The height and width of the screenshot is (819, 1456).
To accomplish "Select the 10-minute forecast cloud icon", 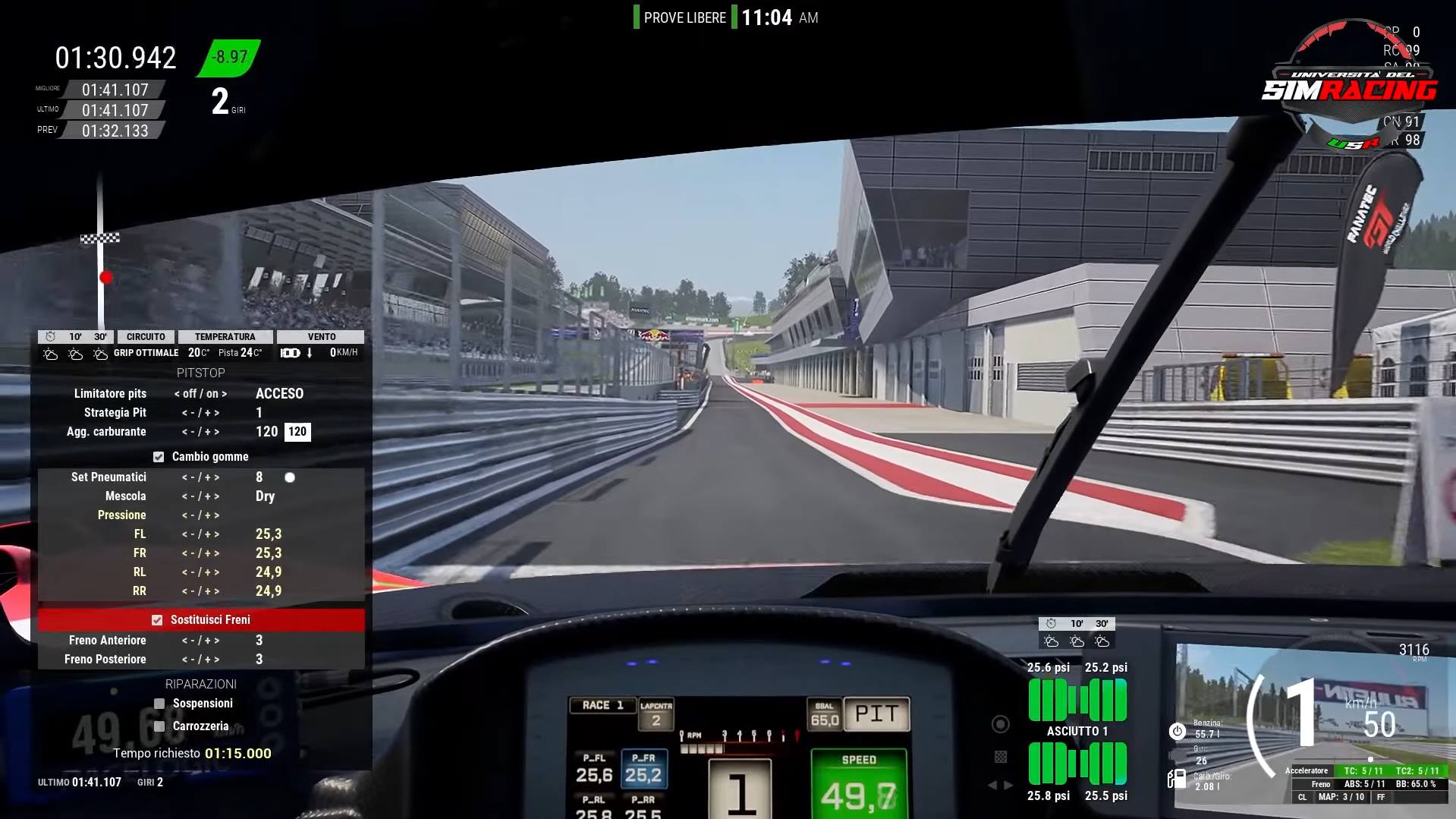I will point(74,352).
